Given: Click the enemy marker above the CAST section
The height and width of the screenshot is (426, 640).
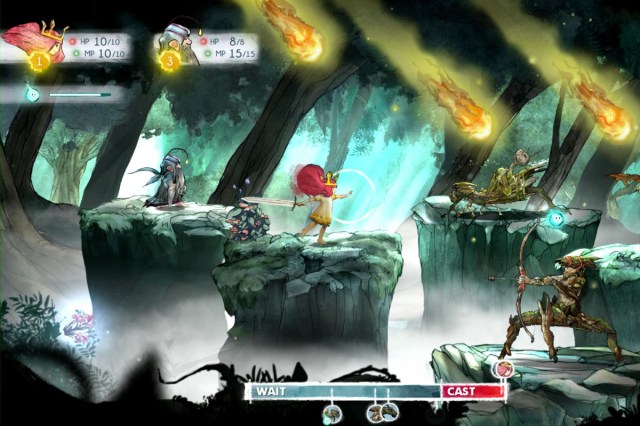Looking at the screenshot, I should 503,369.
